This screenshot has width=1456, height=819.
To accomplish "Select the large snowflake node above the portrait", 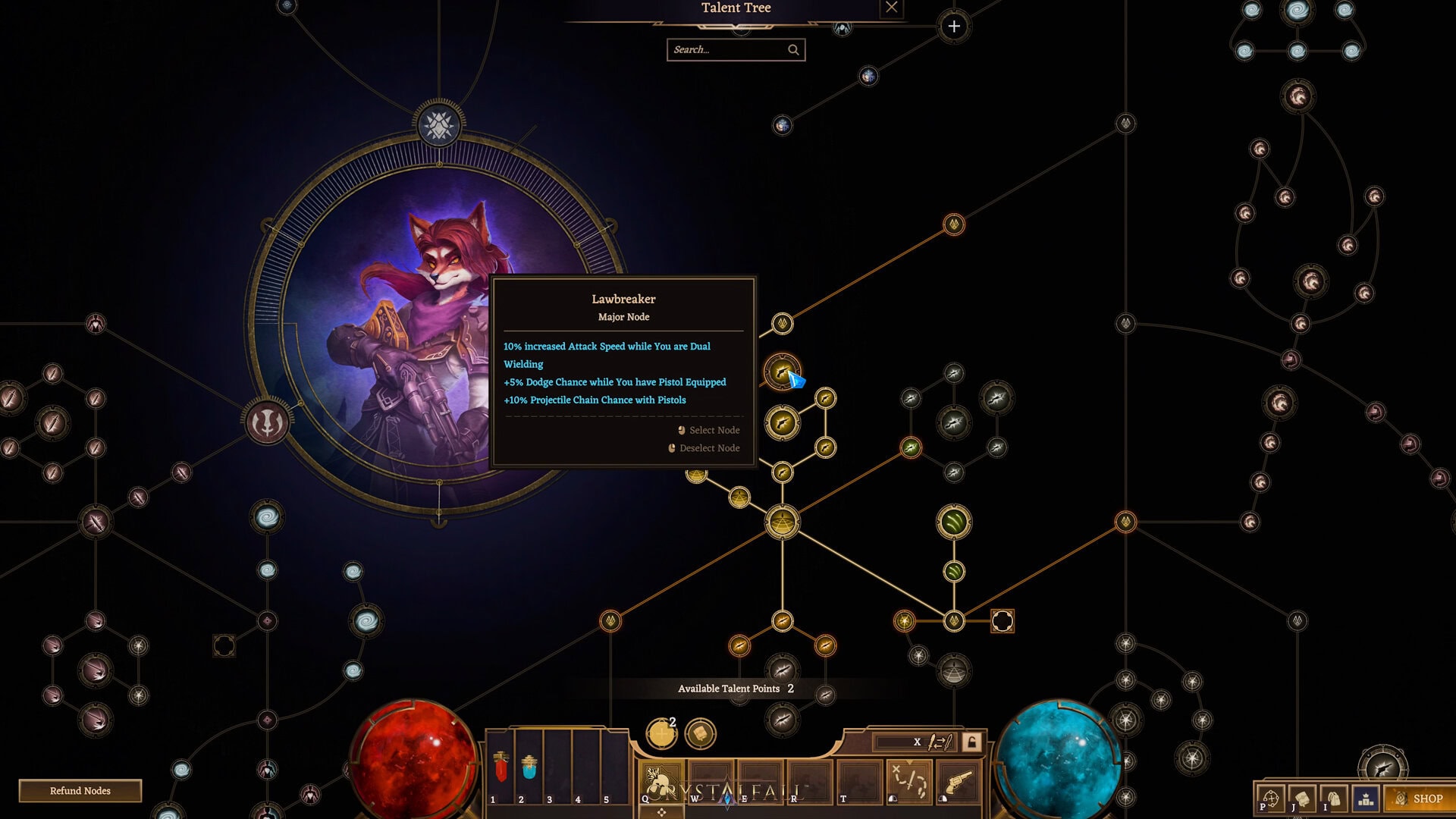I will [x=438, y=125].
